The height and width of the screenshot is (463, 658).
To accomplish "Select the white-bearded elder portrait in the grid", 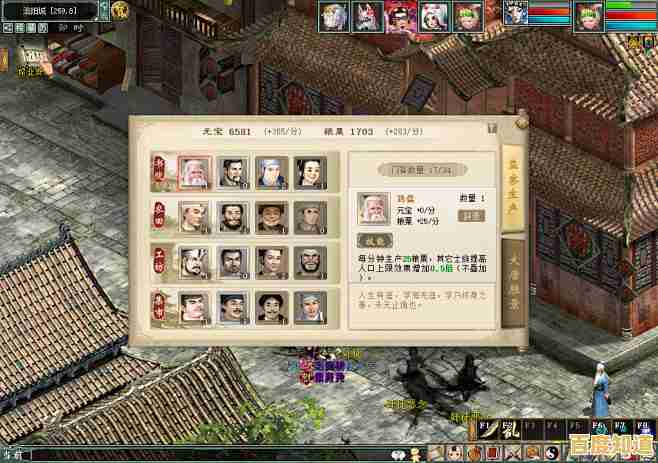I will (x=193, y=173).
